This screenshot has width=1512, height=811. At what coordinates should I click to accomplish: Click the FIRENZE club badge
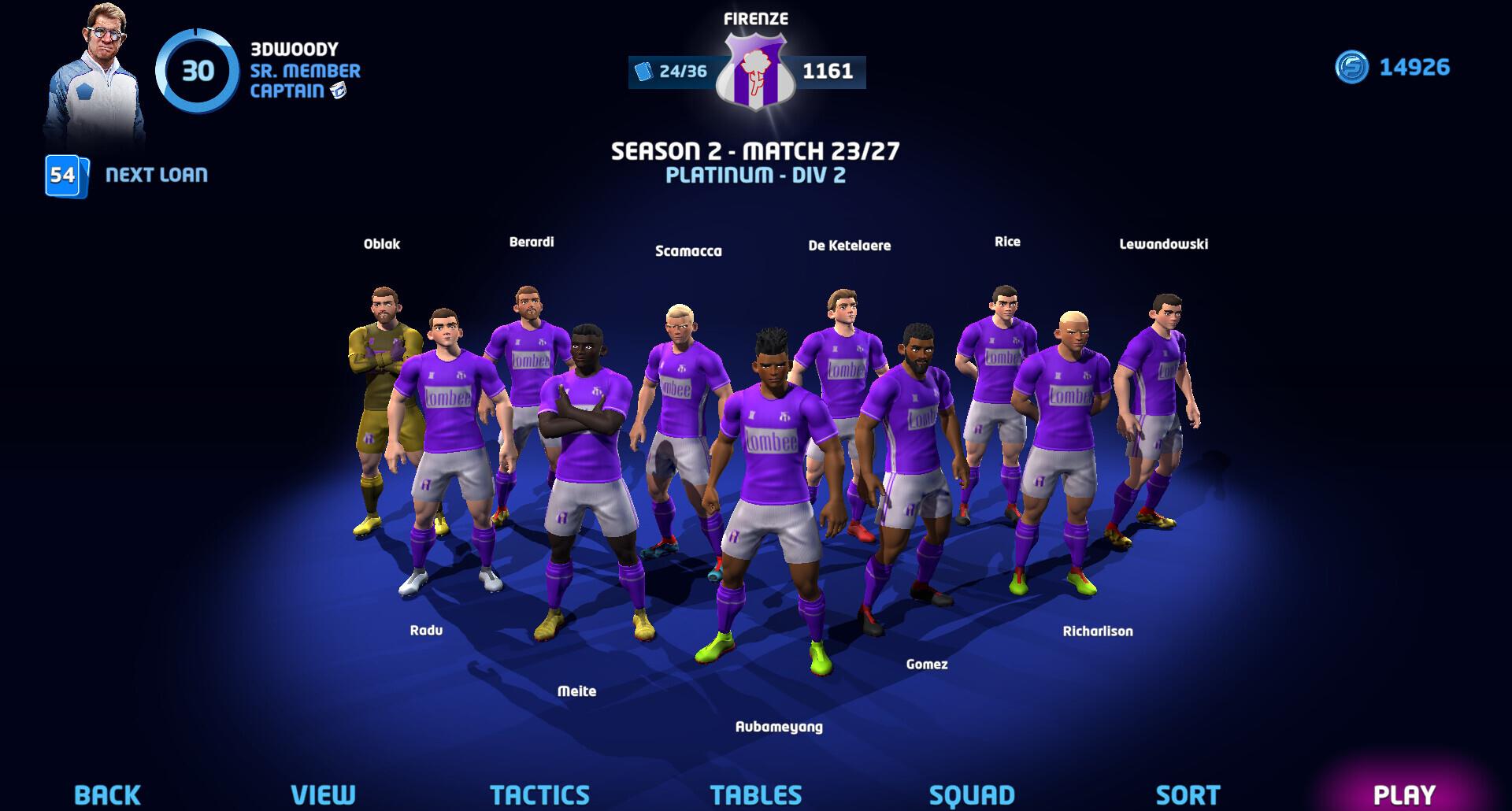tap(757, 72)
